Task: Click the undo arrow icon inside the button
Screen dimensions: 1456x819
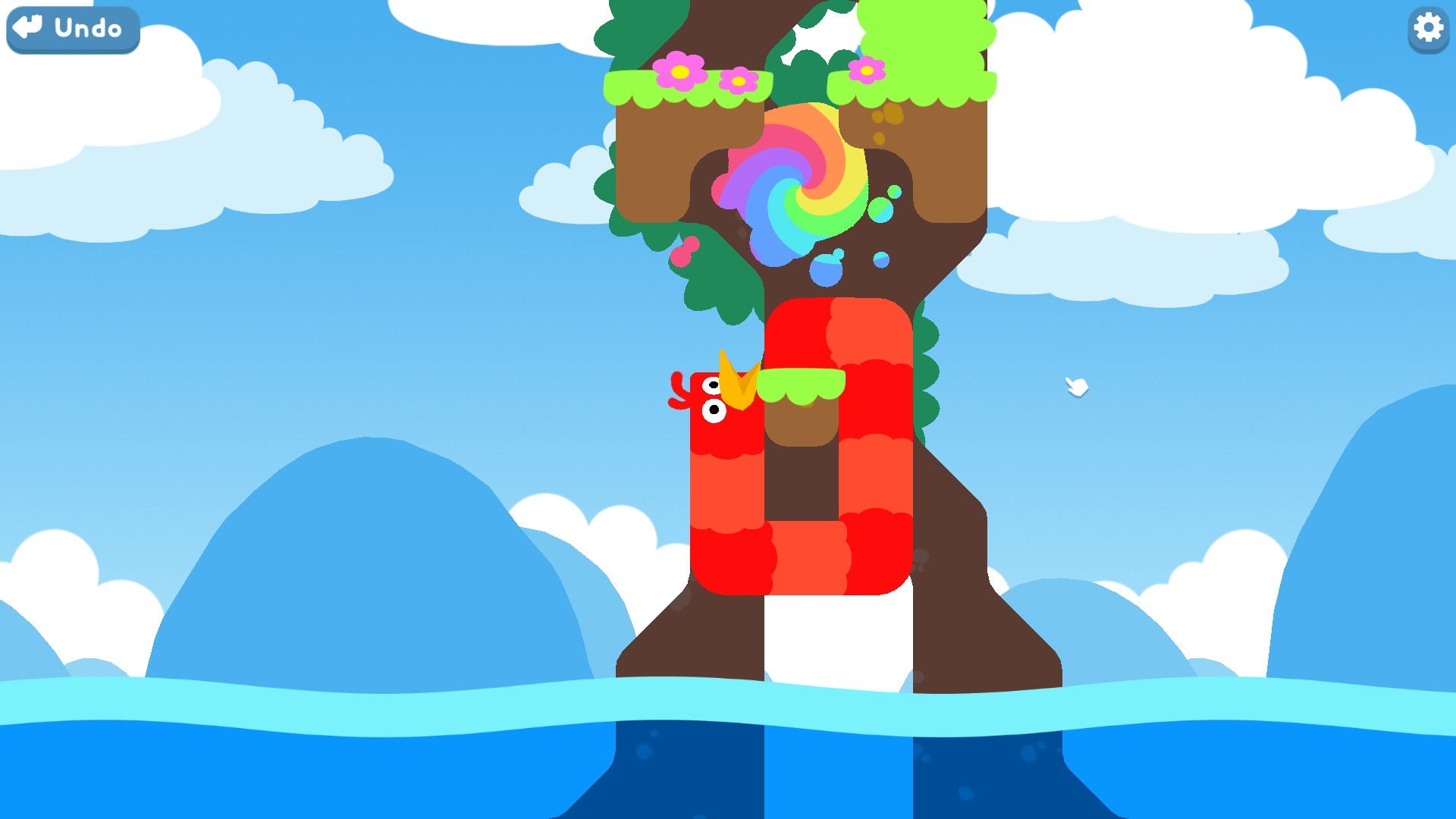Action: click(x=29, y=28)
